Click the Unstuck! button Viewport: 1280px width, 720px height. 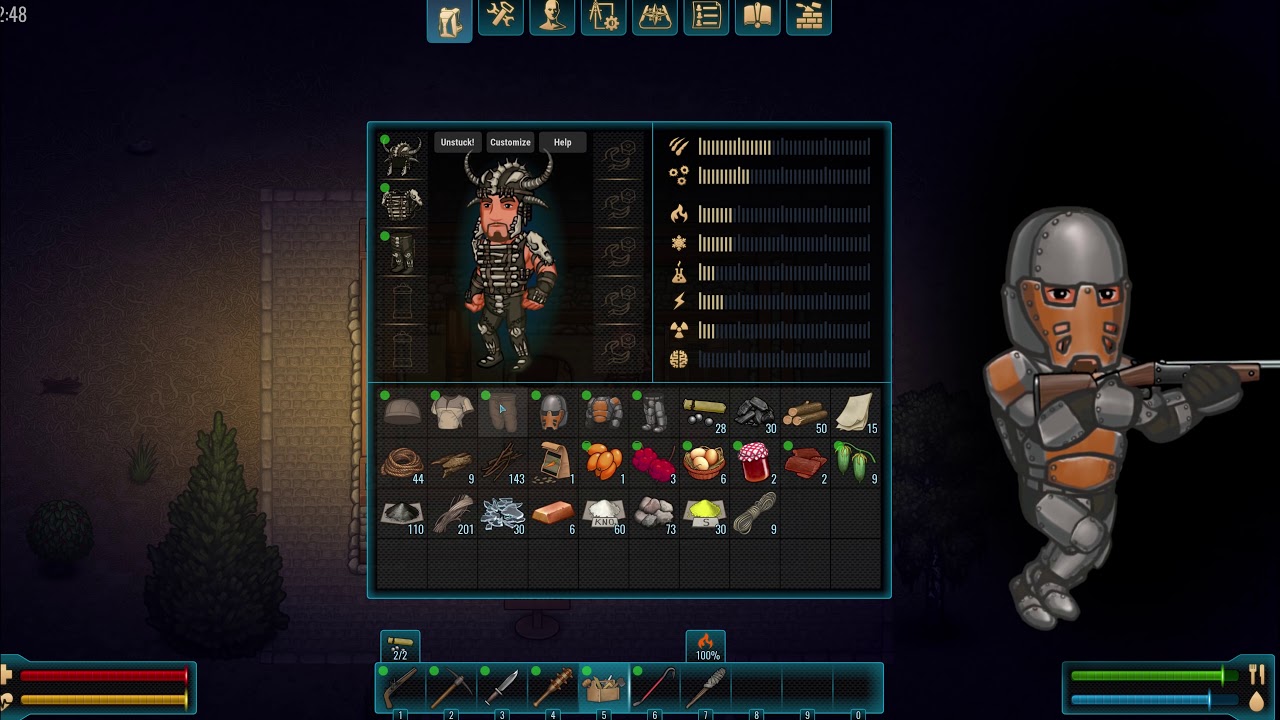(457, 143)
